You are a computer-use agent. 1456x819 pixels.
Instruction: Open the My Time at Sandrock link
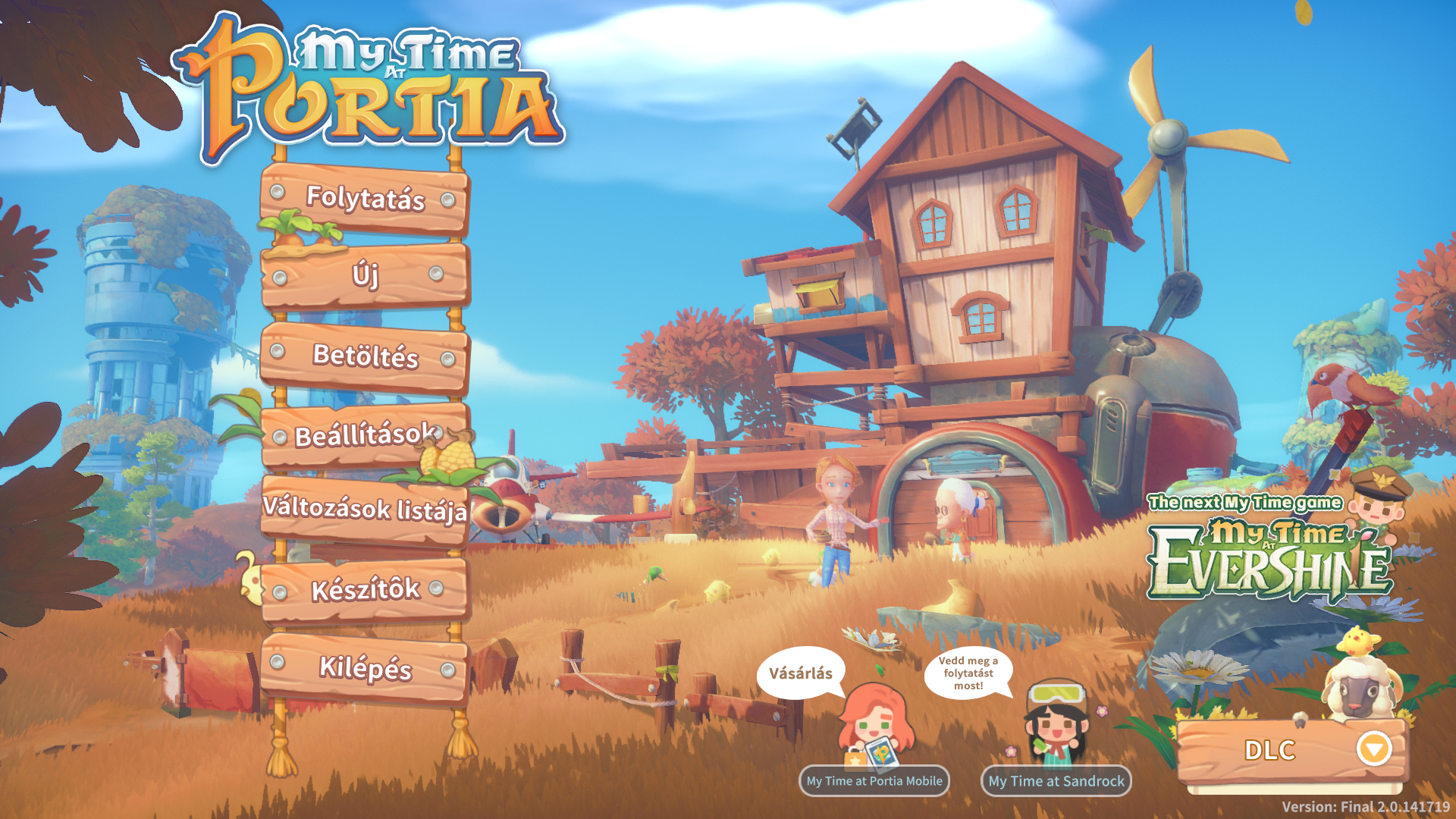click(x=1056, y=781)
